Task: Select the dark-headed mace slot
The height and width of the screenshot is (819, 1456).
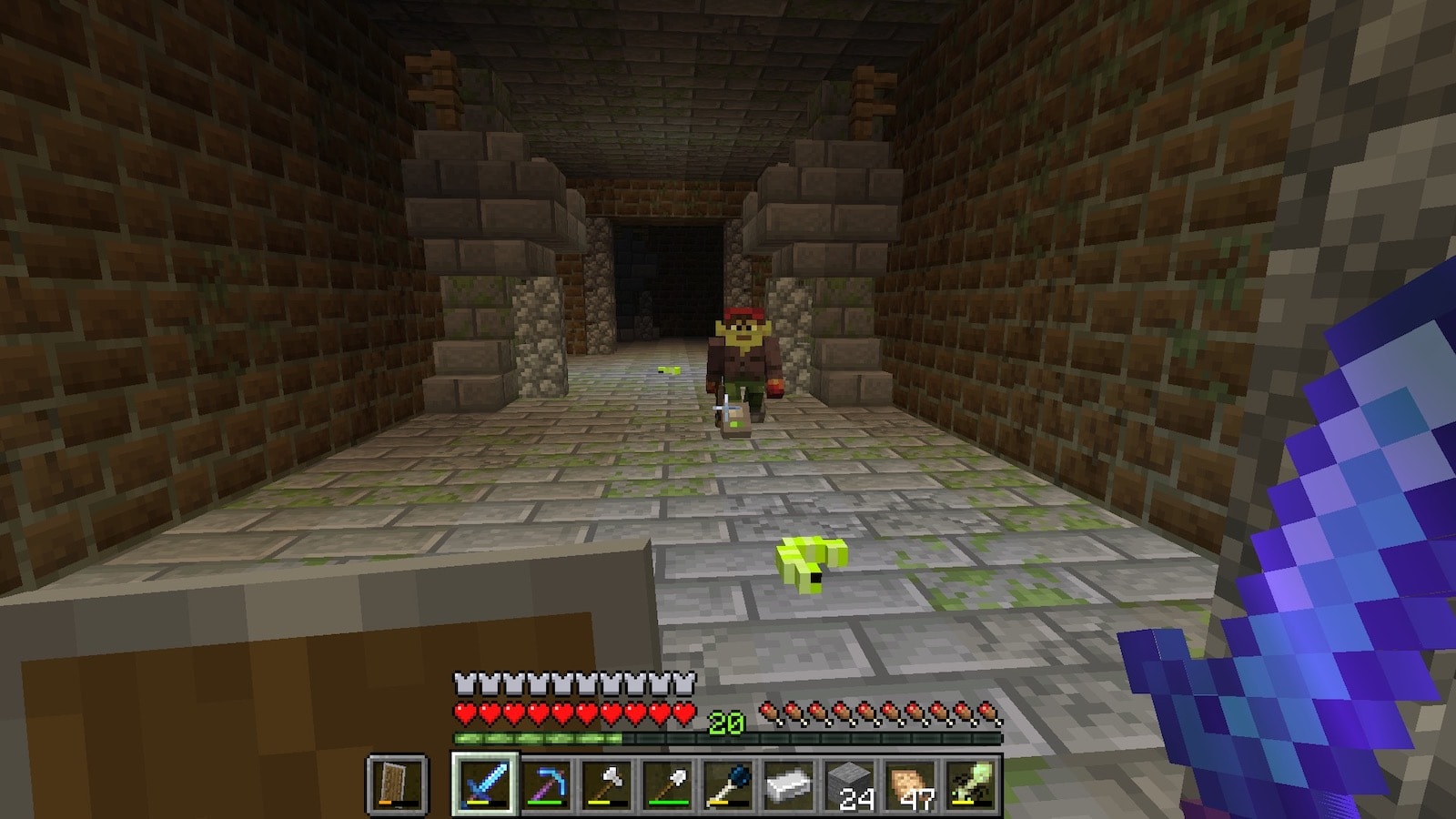Action: [x=728, y=784]
